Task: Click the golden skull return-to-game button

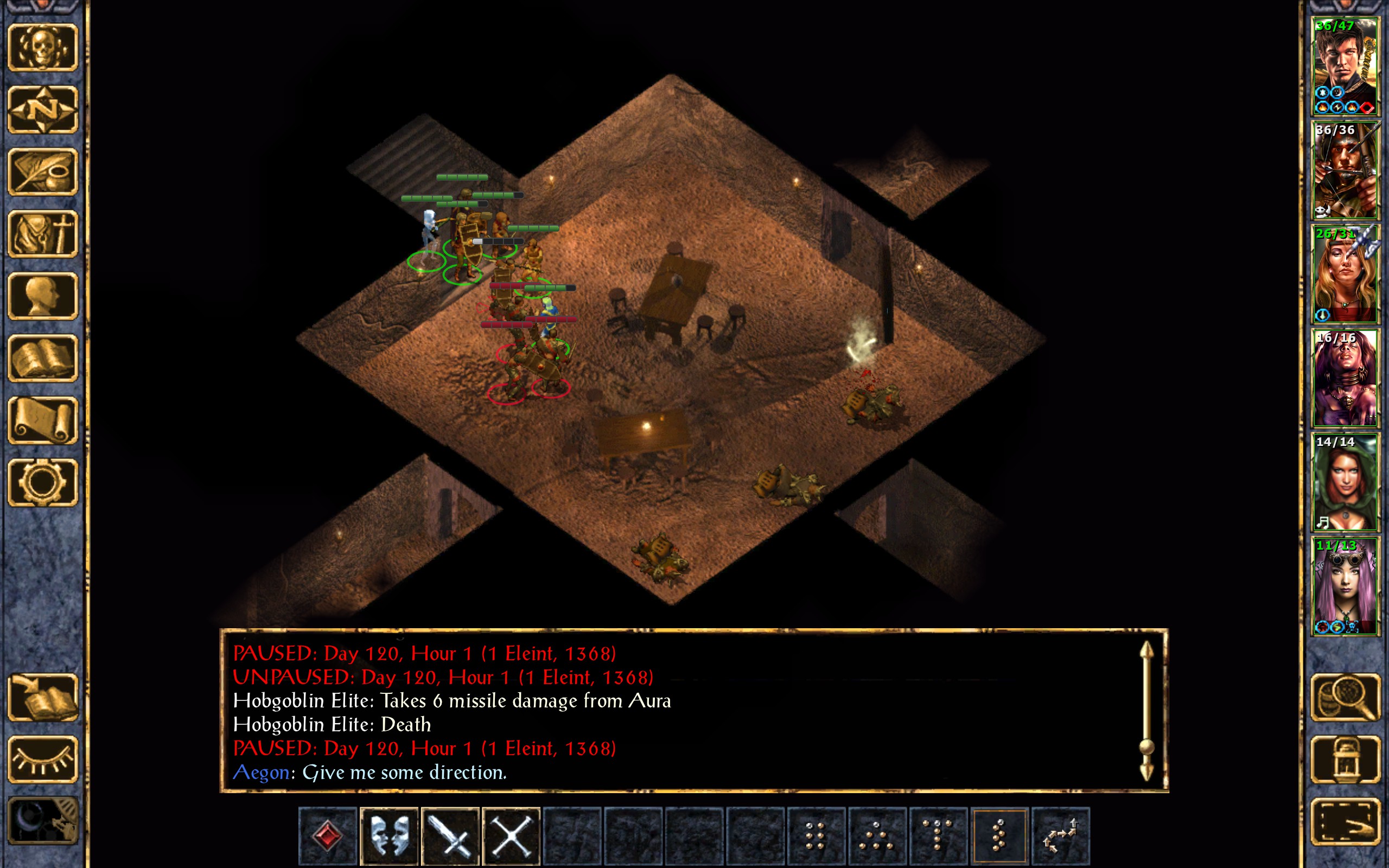Action: (42, 48)
